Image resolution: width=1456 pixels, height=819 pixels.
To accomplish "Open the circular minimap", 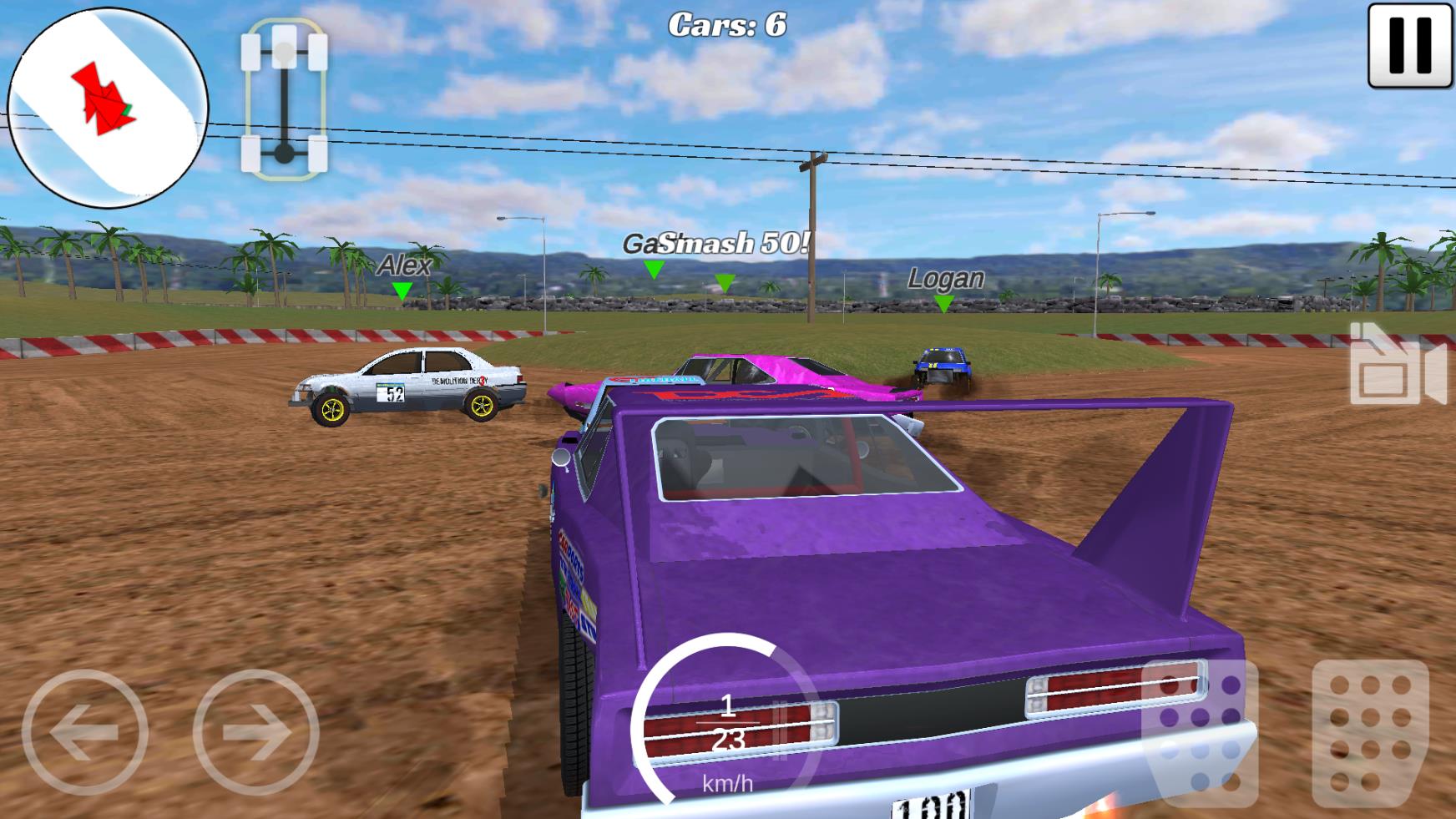I will (108, 108).
